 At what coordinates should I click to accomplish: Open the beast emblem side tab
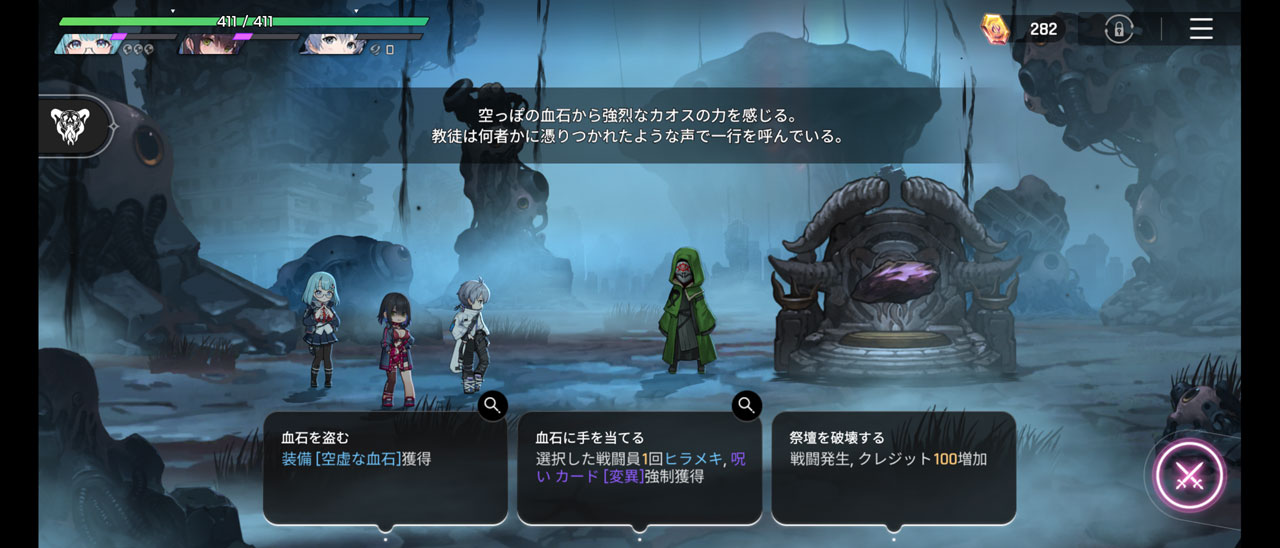tap(72, 126)
